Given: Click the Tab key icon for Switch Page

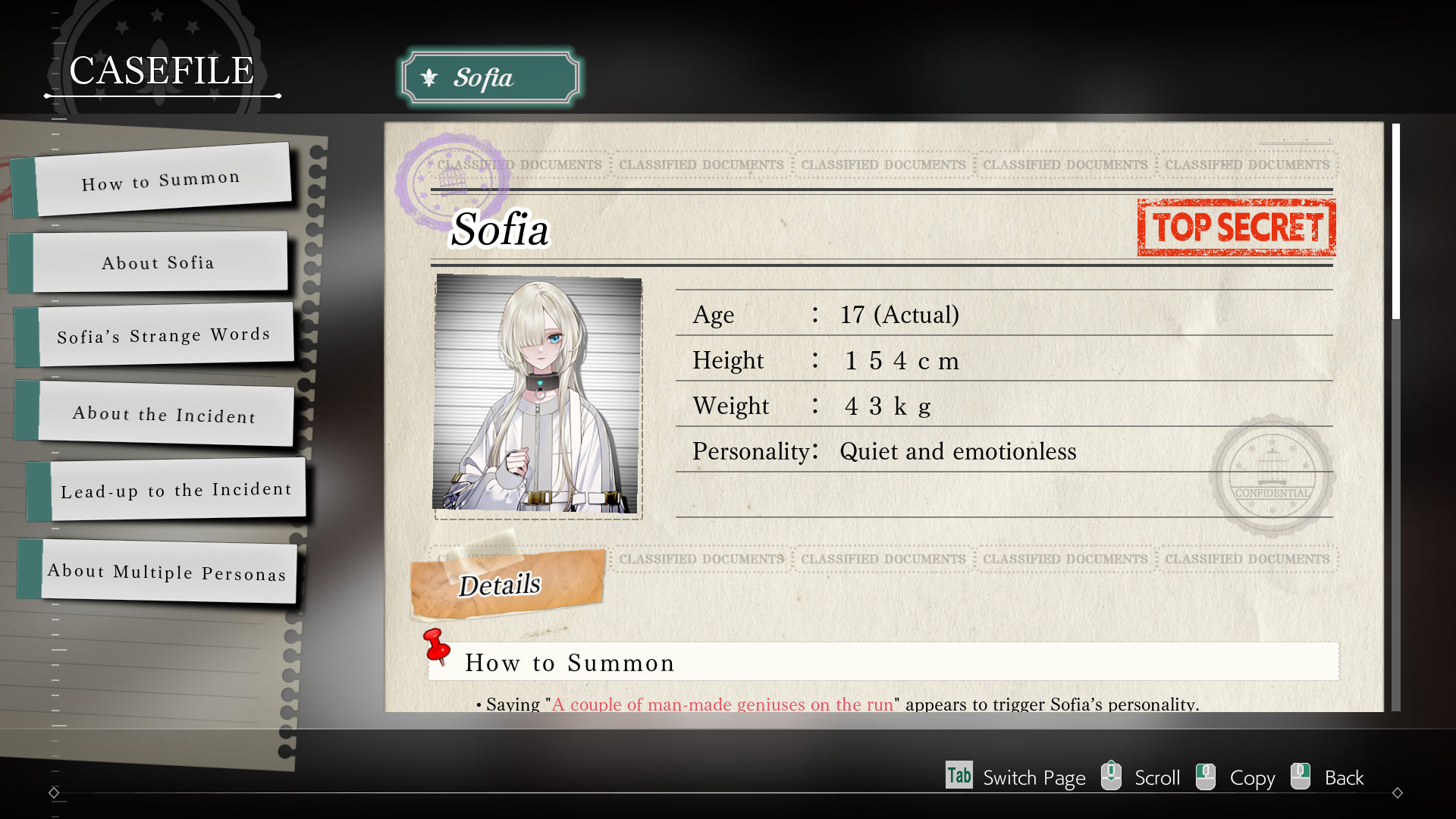Looking at the screenshot, I should pos(959,776).
